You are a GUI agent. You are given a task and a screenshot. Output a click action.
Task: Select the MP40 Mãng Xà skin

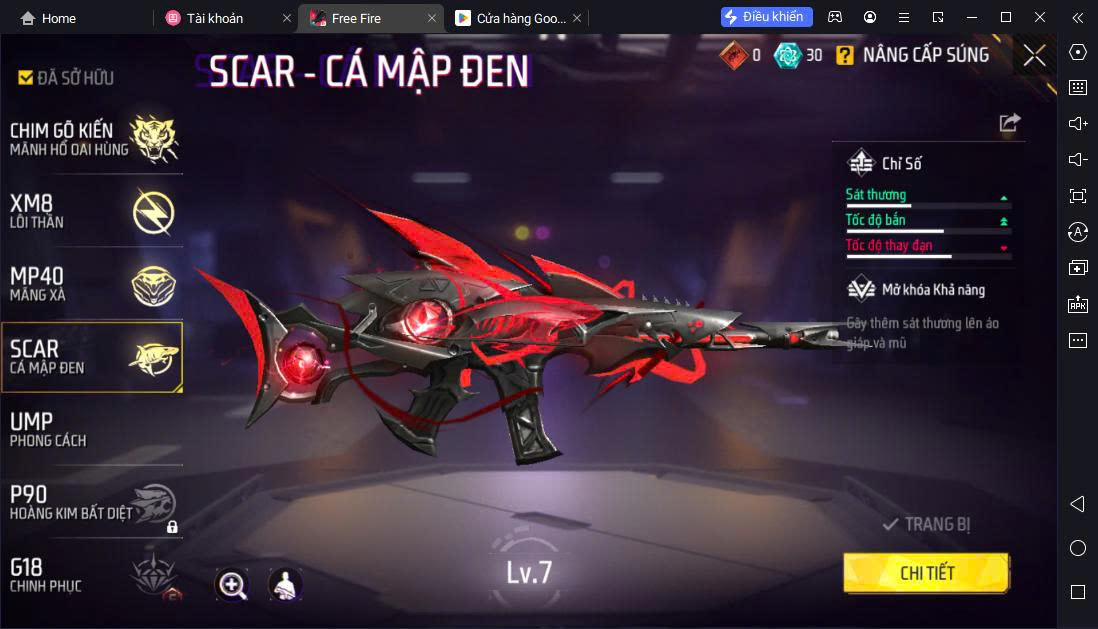point(92,284)
